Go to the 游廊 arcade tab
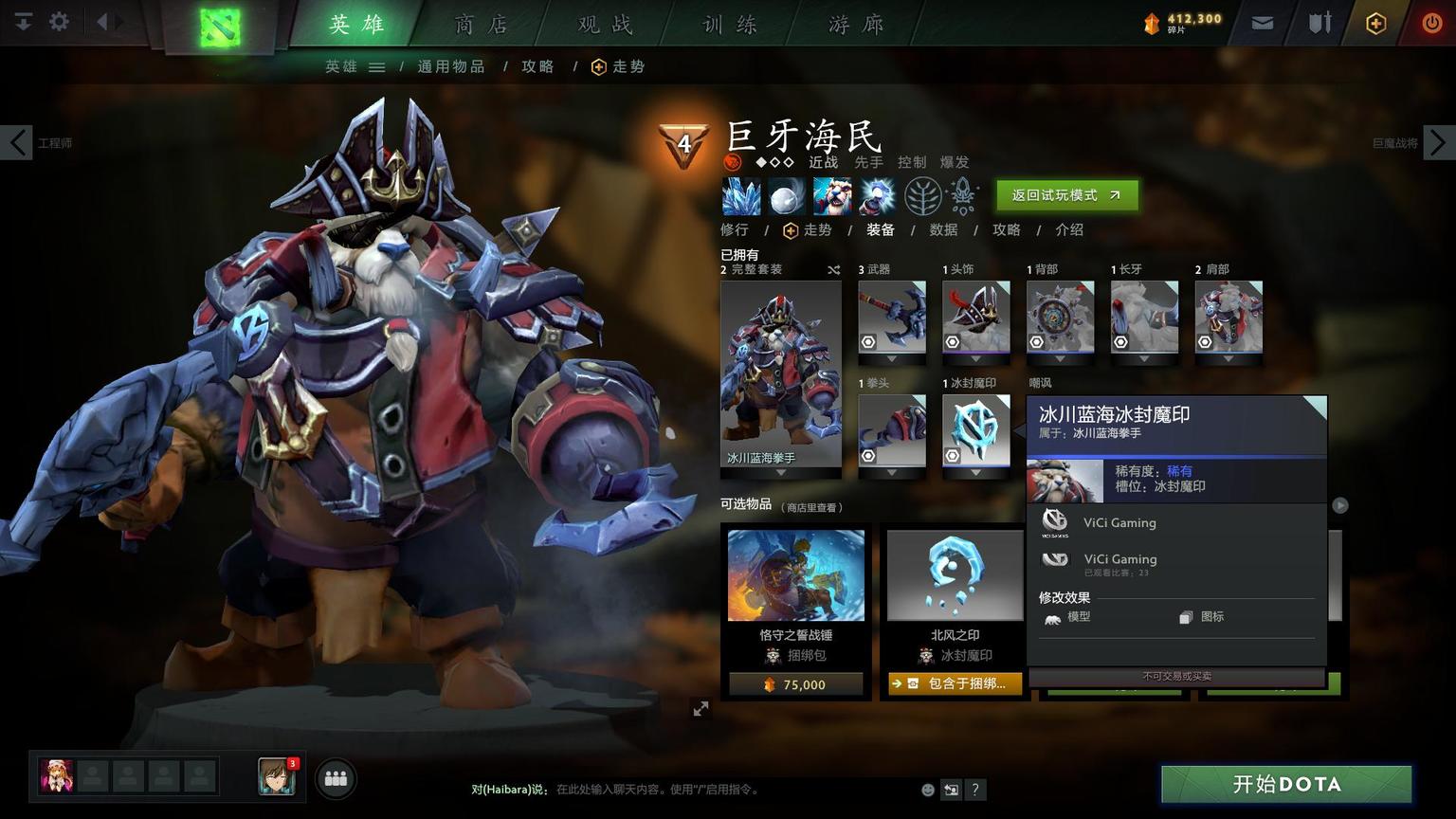Viewport: 1456px width, 819px height. pos(856,25)
